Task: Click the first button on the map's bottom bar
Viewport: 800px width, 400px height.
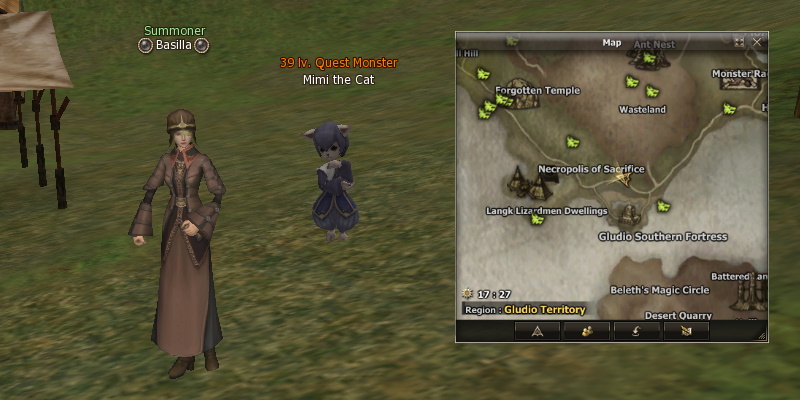Action: tap(538, 331)
